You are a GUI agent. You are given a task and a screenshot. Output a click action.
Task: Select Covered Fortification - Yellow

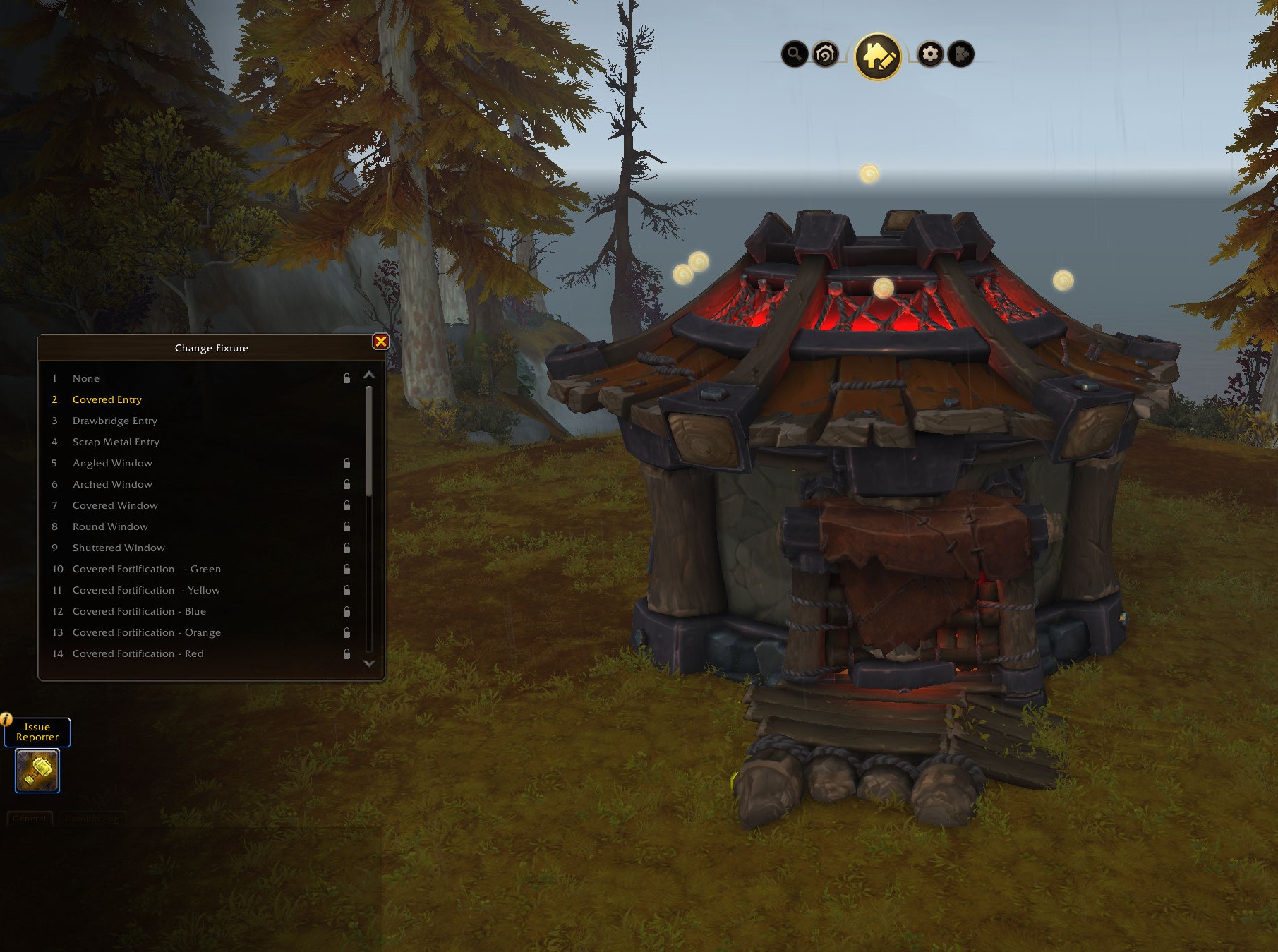tap(146, 590)
